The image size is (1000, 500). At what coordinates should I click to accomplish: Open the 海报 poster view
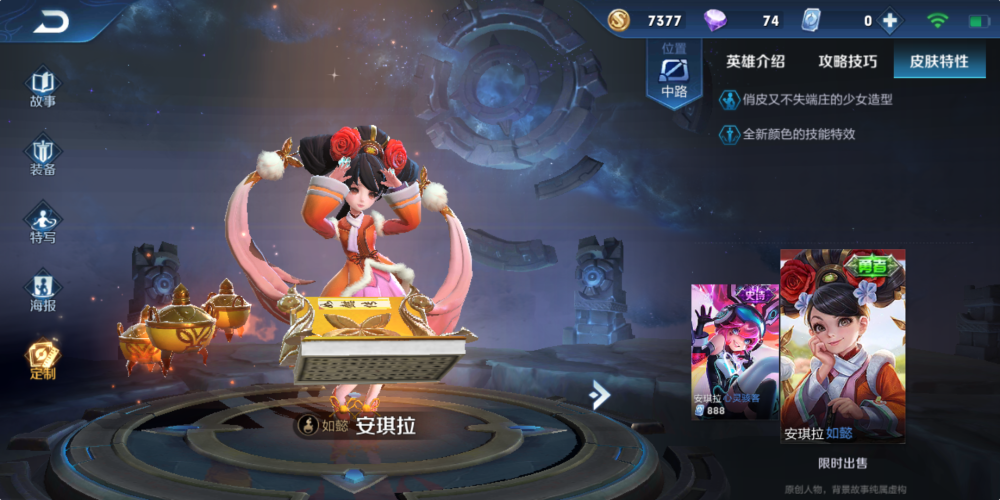pyautogui.click(x=43, y=292)
